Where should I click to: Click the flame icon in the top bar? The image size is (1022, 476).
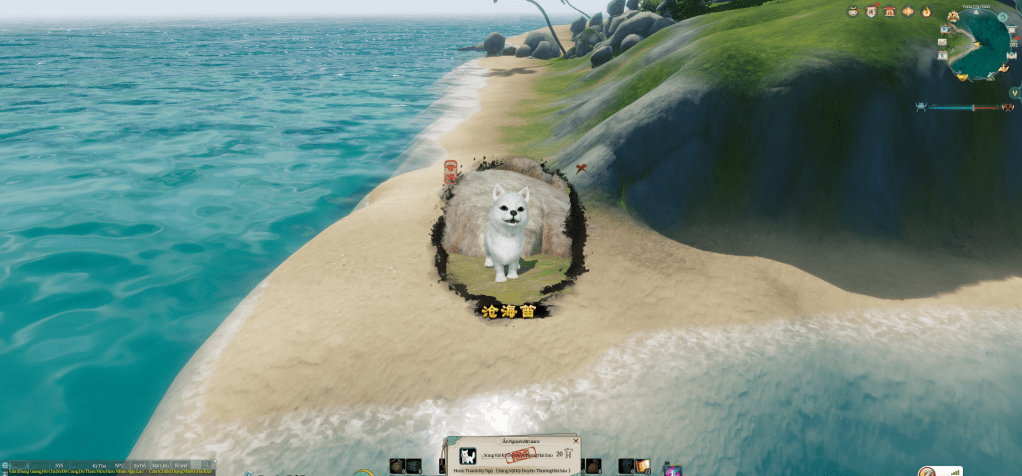pyautogui.click(x=926, y=11)
